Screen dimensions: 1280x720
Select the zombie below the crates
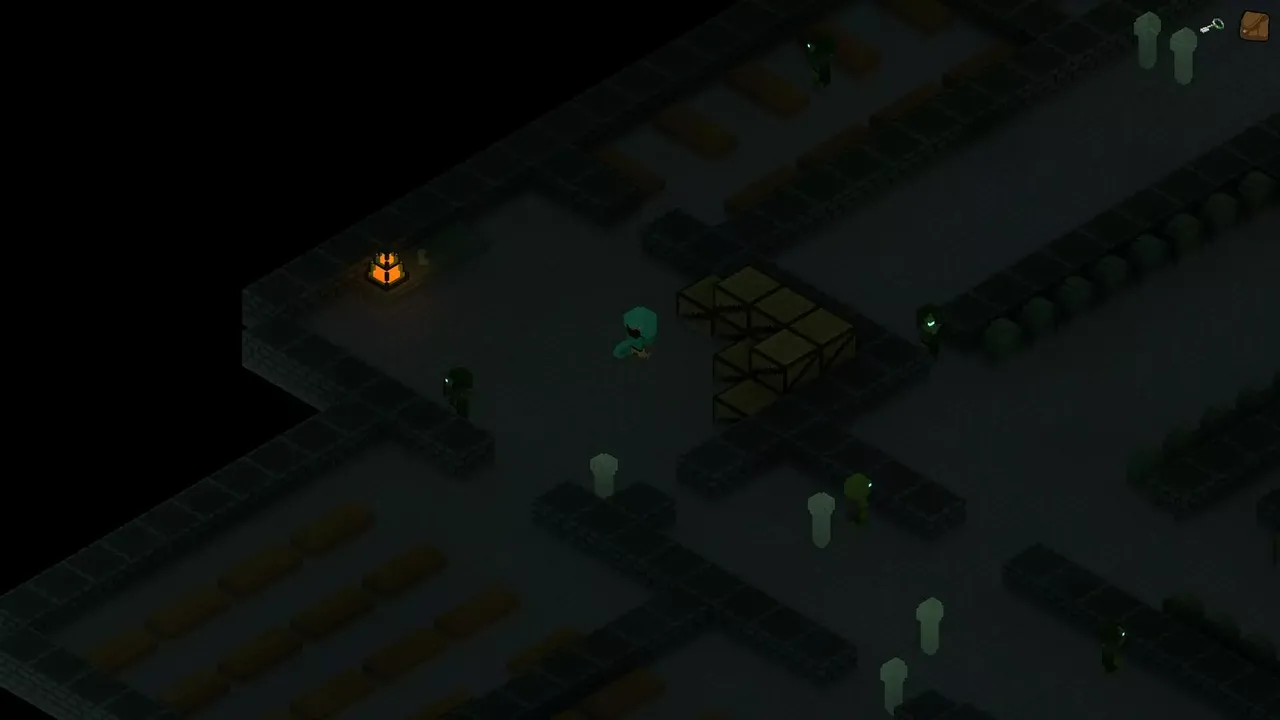pyautogui.click(x=858, y=497)
